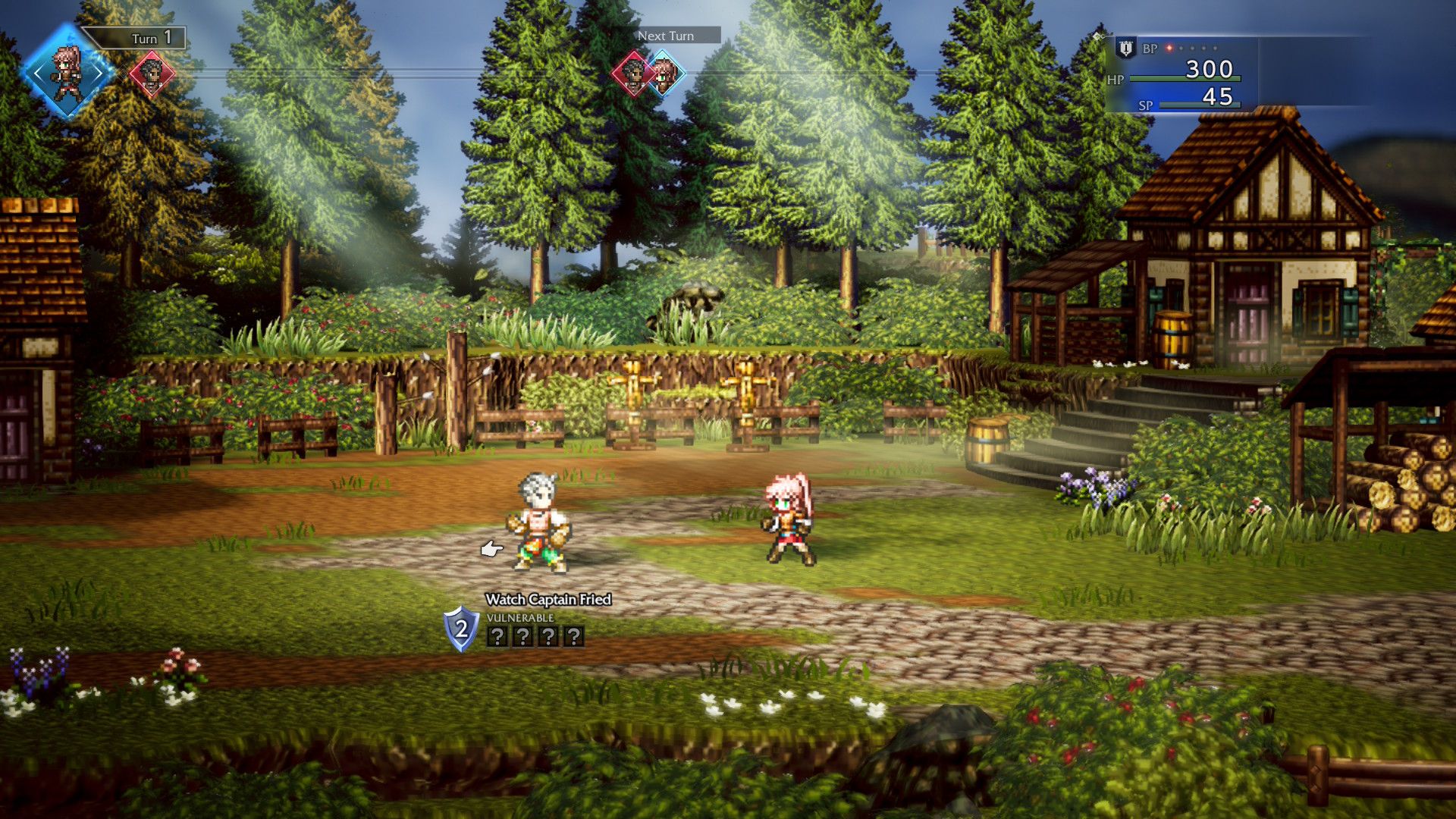
Task: Click the right arrow beside the character portrait
Action: [x=100, y=74]
